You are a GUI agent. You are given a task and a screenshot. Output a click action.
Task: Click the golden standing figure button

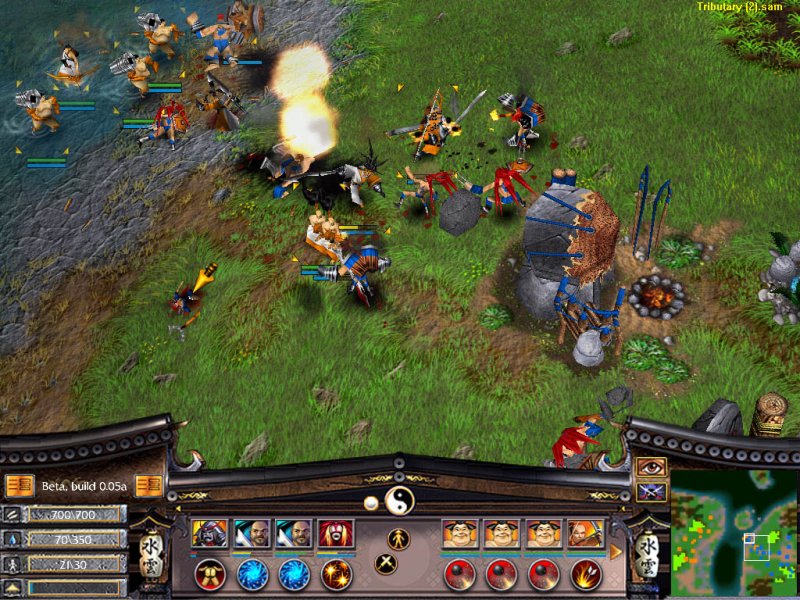[399, 538]
